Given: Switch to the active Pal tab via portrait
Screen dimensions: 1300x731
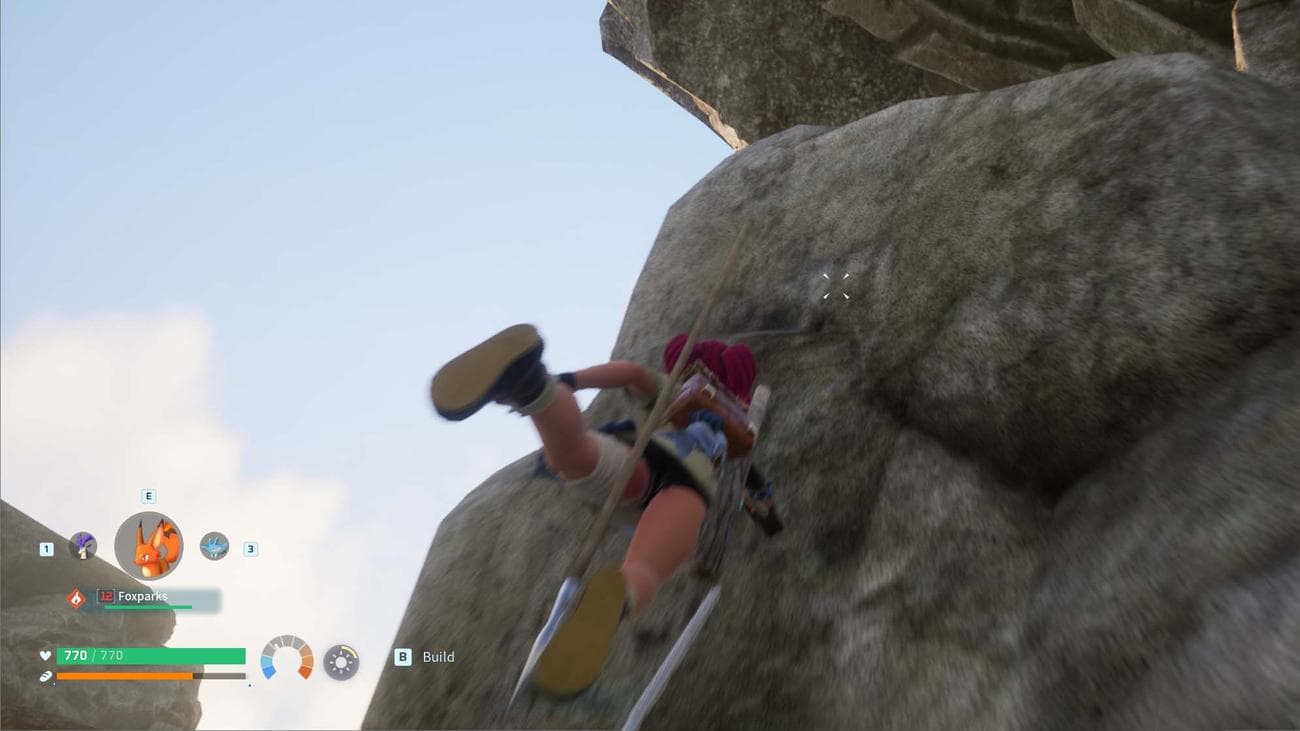Looking at the screenshot, I should [x=150, y=547].
